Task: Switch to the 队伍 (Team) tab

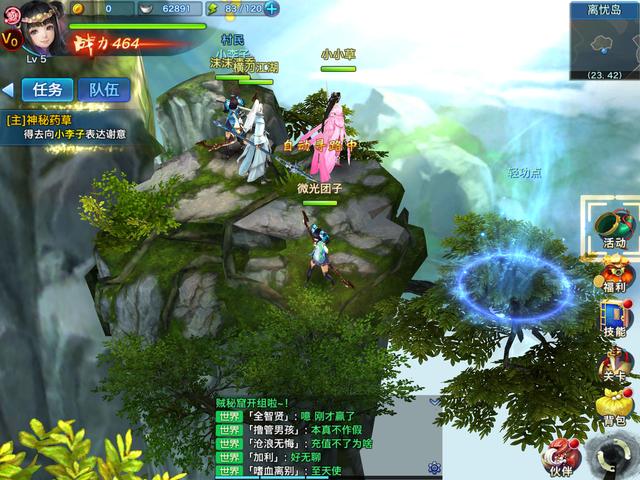Action: pos(104,89)
